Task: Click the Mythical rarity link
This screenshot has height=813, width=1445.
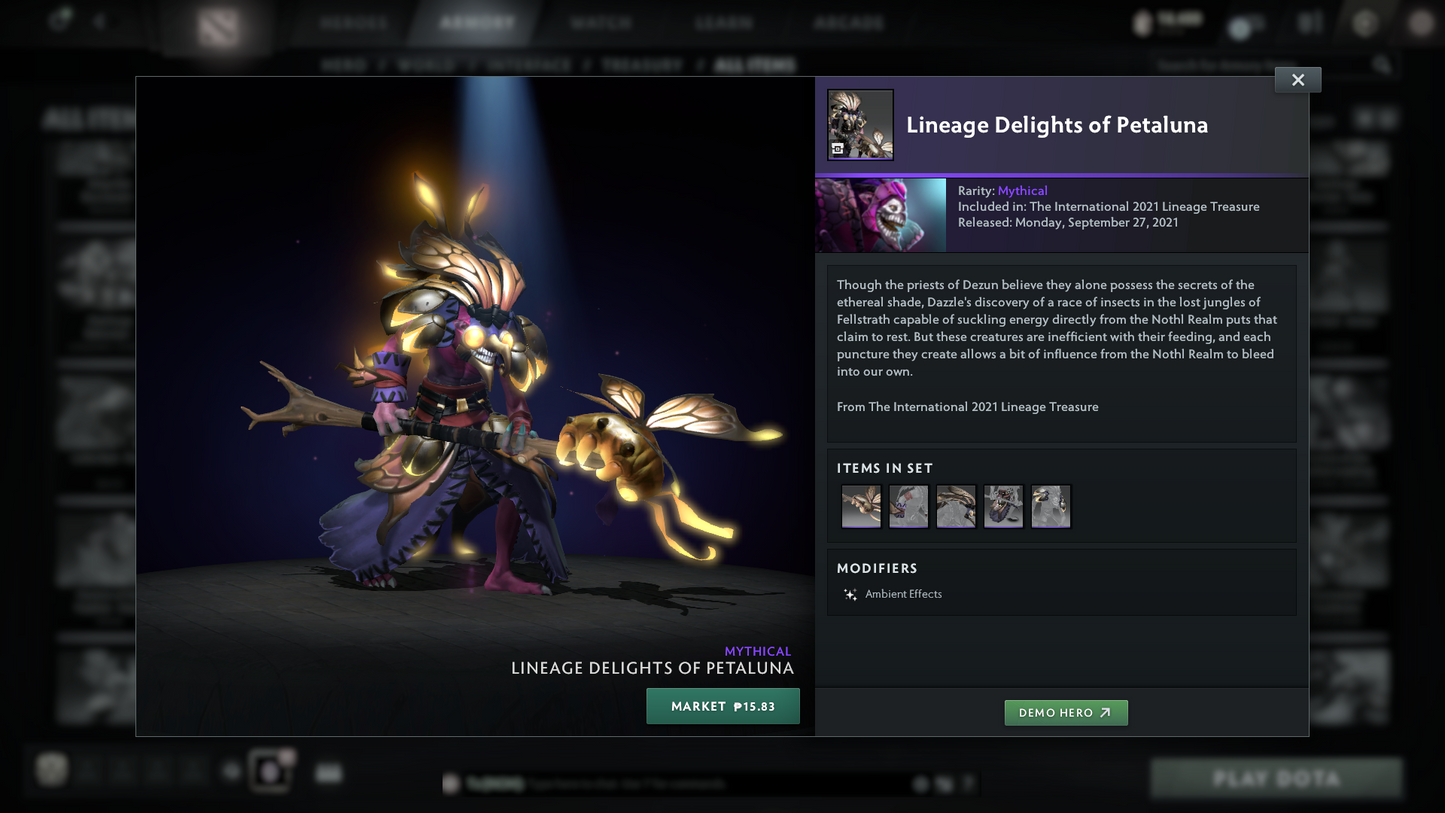Action: 1022,190
